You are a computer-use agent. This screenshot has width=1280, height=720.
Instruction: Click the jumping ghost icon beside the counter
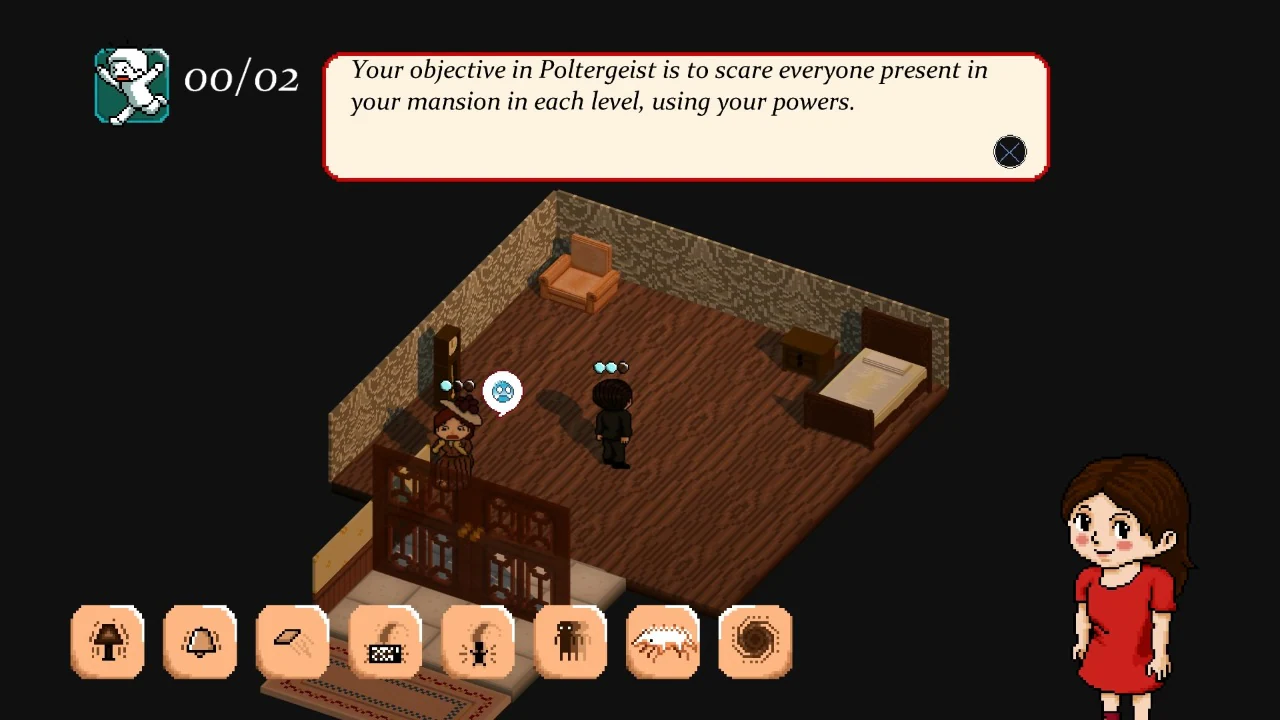[131, 84]
